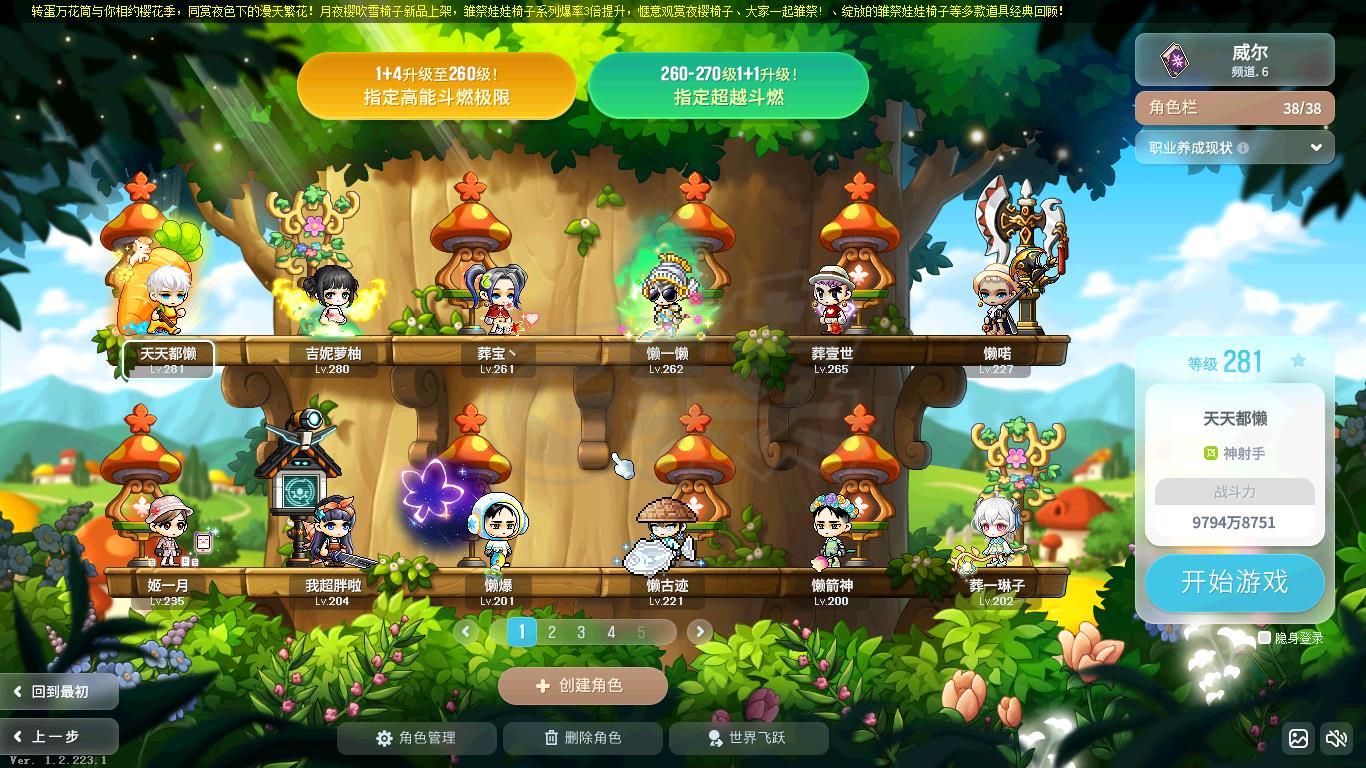Open the 指定高能斗燃极限 orange banner

pyautogui.click(x=436, y=86)
